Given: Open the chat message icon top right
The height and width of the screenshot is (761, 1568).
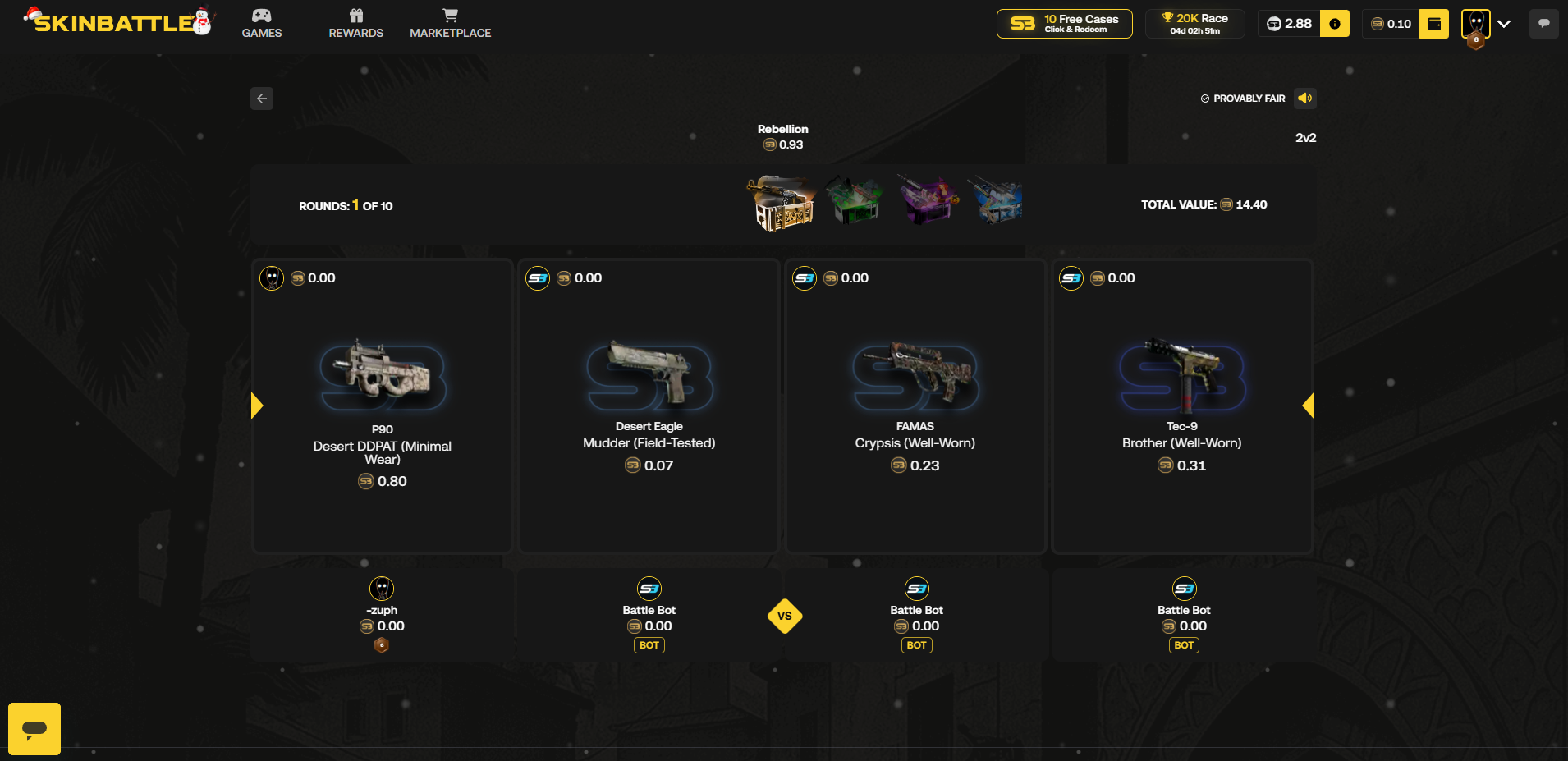Looking at the screenshot, I should 1543,23.
